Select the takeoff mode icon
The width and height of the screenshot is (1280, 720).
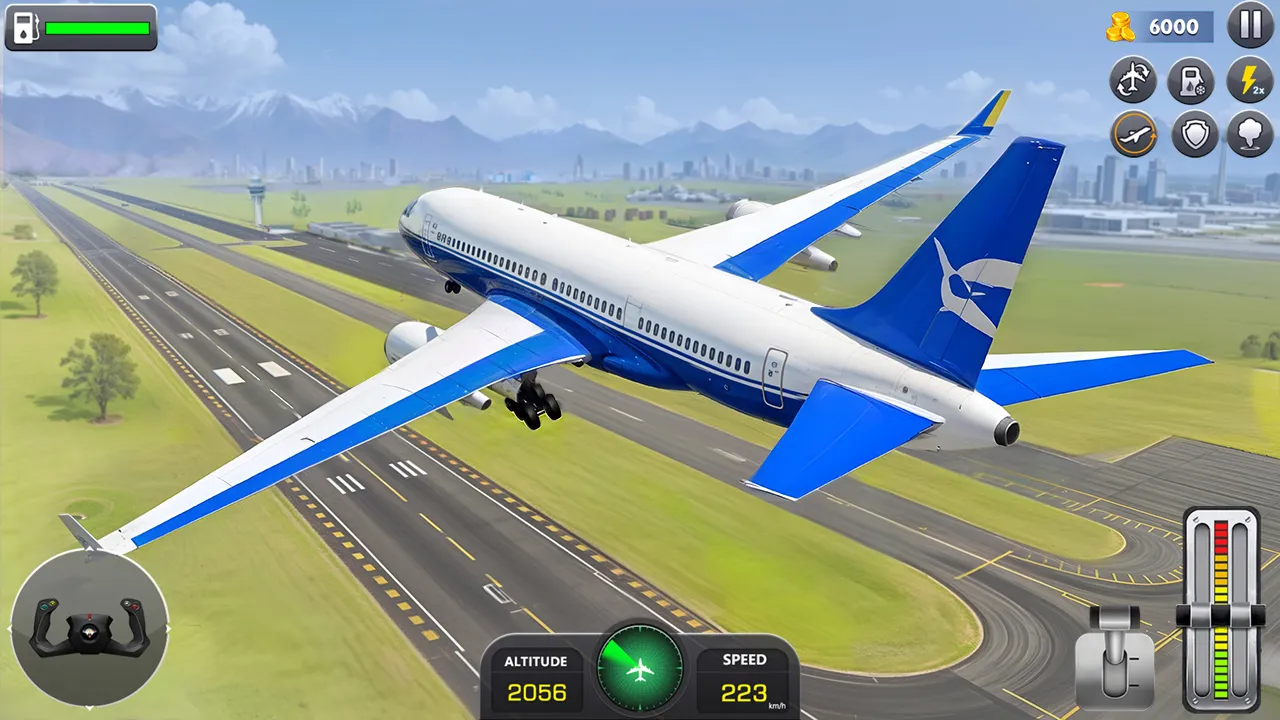pyautogui.click(x=1134, y=134)
